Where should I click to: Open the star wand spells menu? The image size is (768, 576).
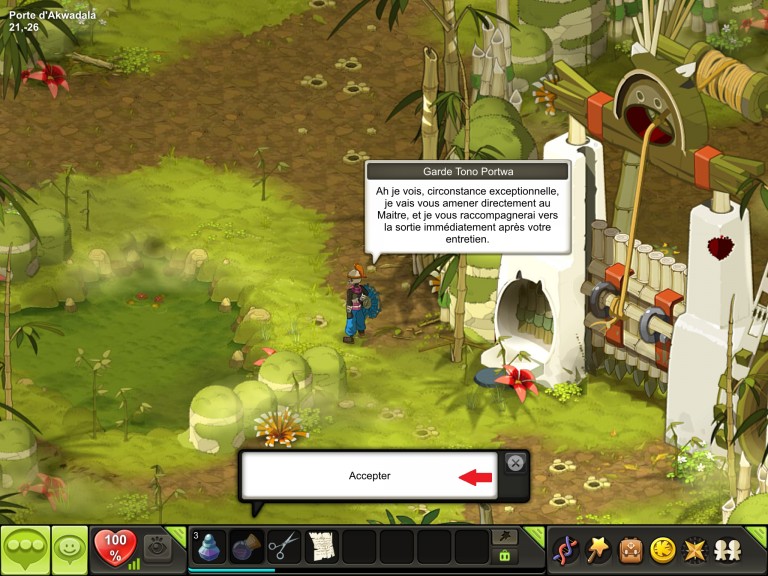pos(598,549)
